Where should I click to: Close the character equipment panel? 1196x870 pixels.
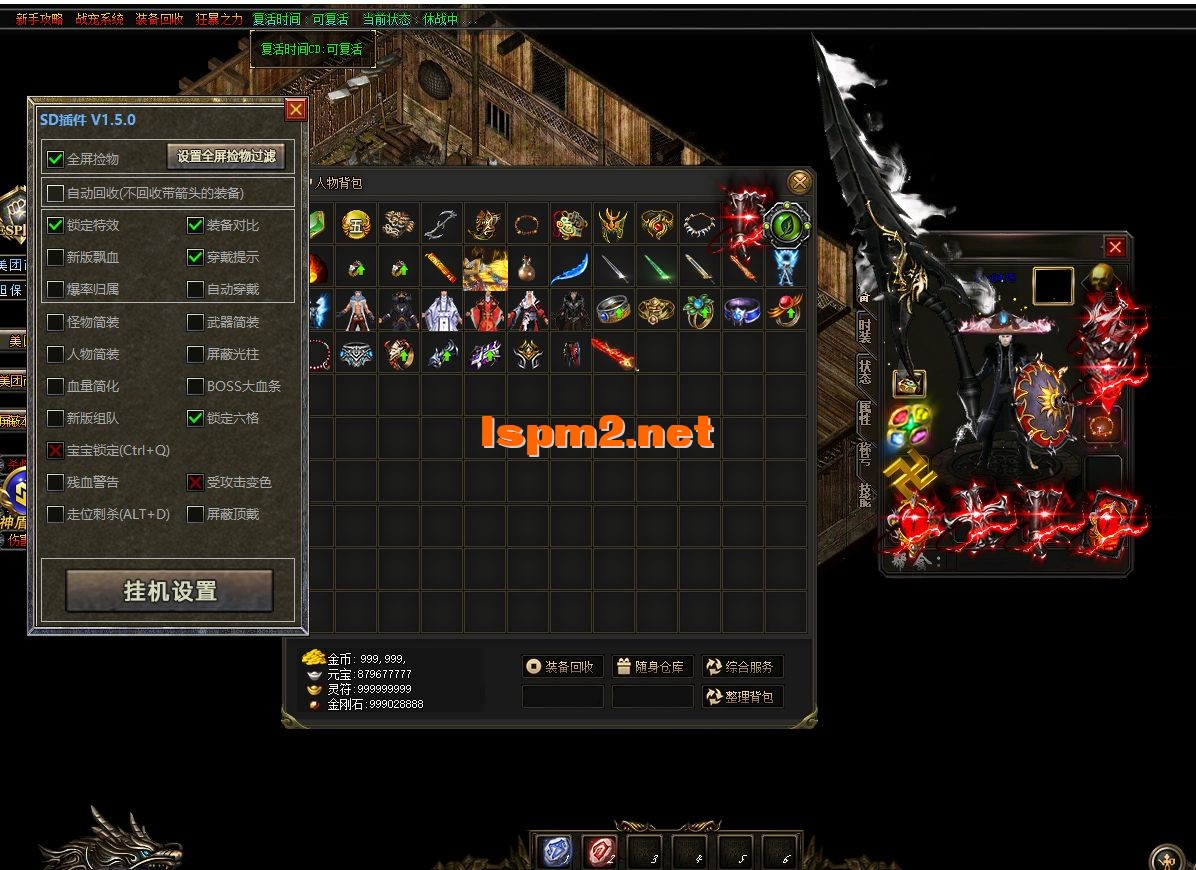coord(1115,247)
